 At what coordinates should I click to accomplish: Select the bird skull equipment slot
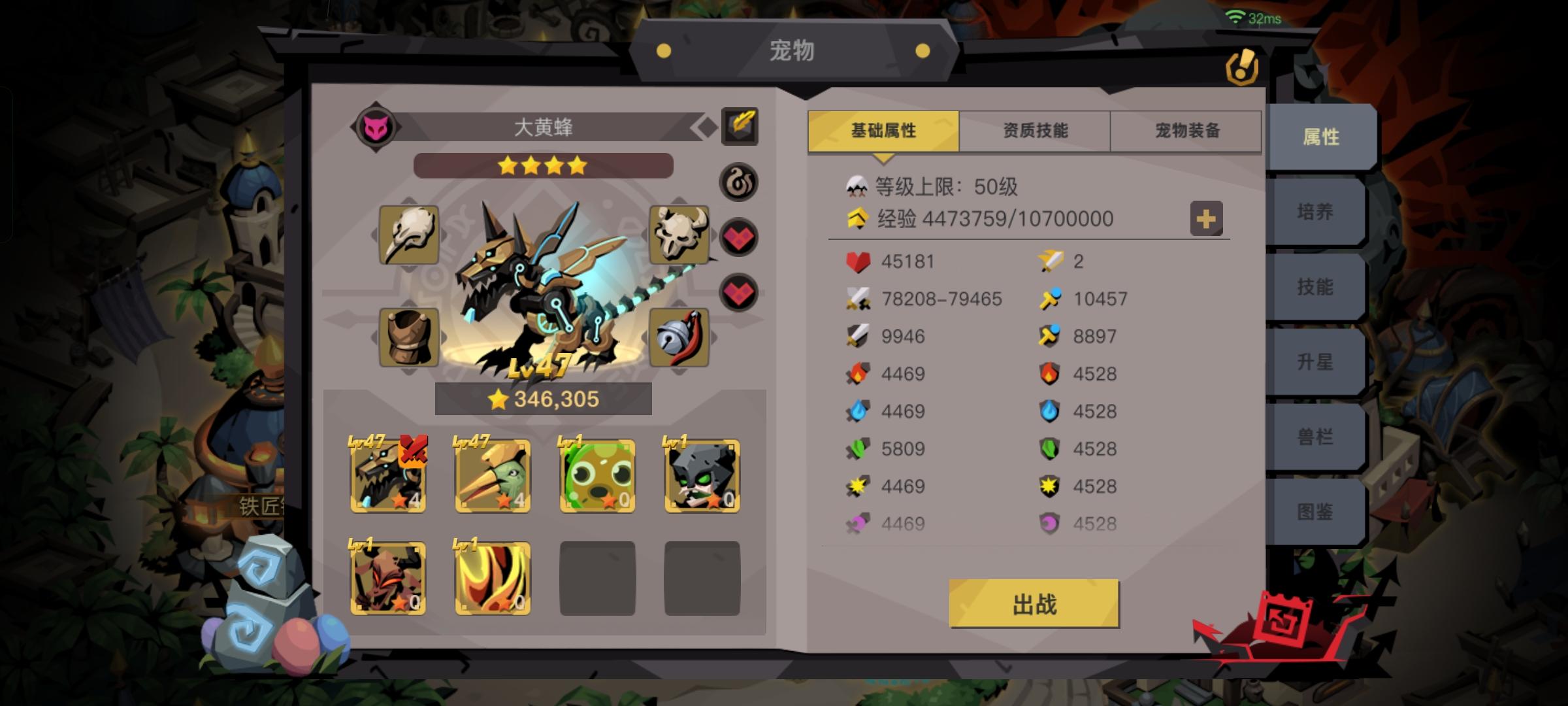pos(409,235)
